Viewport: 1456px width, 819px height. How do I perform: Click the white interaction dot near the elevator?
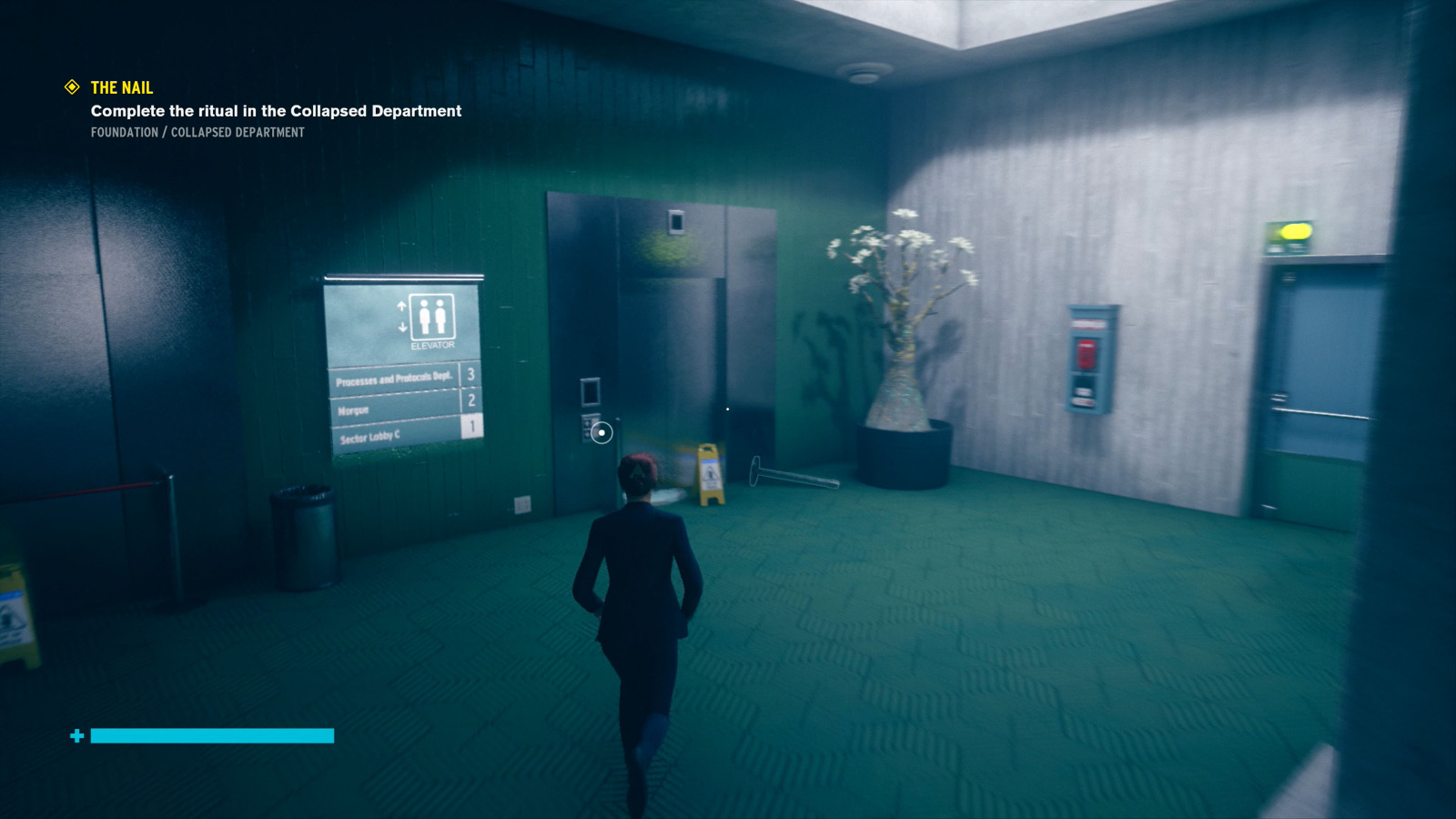point(601,432)
